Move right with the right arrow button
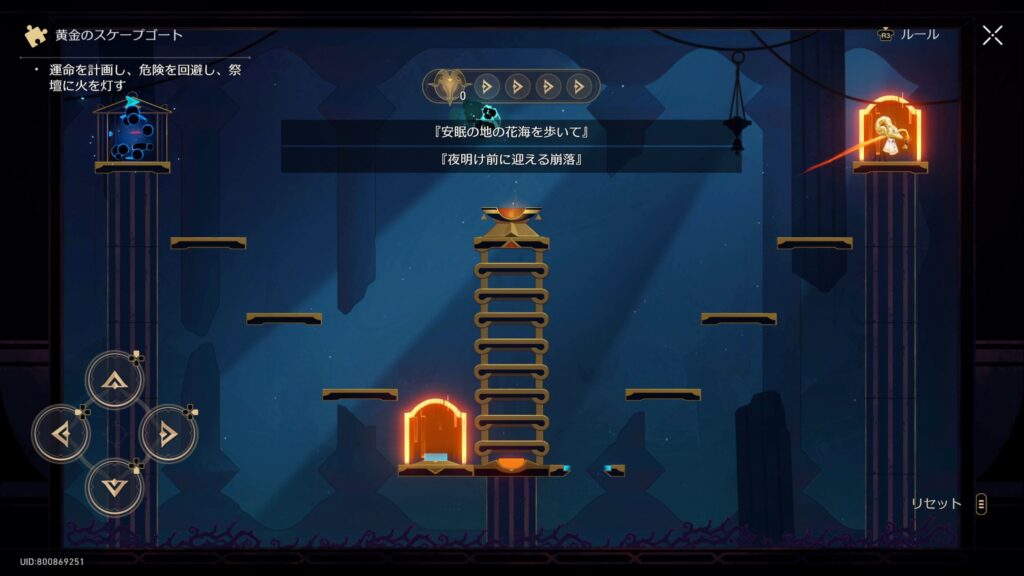1024x576 pixels. 168,434
